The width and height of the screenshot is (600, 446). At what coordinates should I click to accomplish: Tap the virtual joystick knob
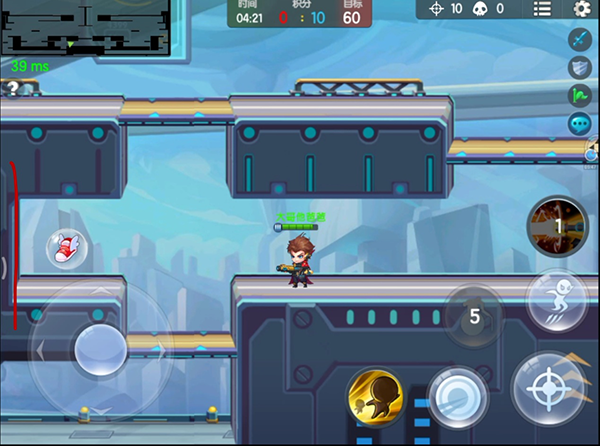100,347
